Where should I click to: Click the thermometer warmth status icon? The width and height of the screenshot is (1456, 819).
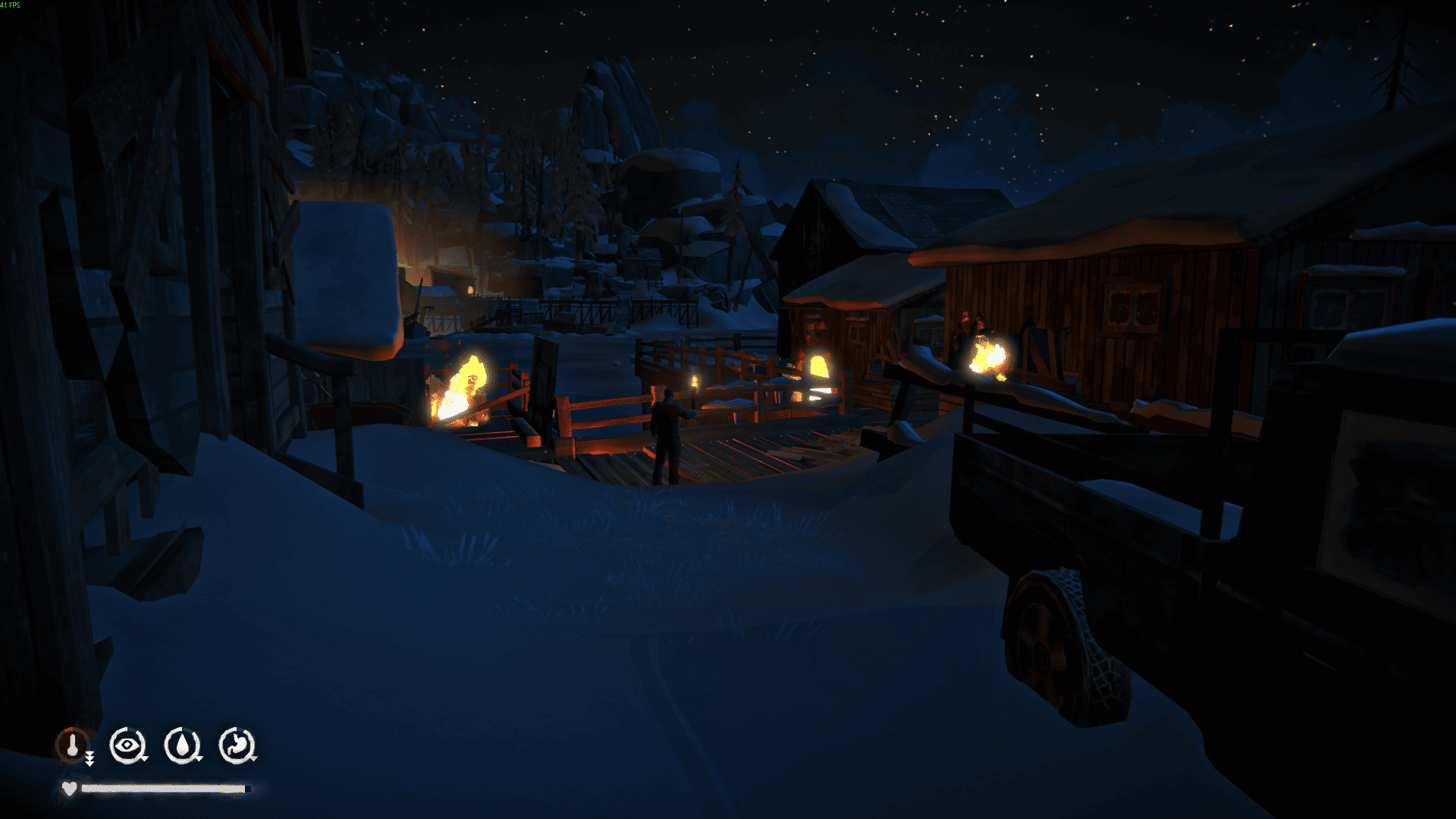pos(73,745)
